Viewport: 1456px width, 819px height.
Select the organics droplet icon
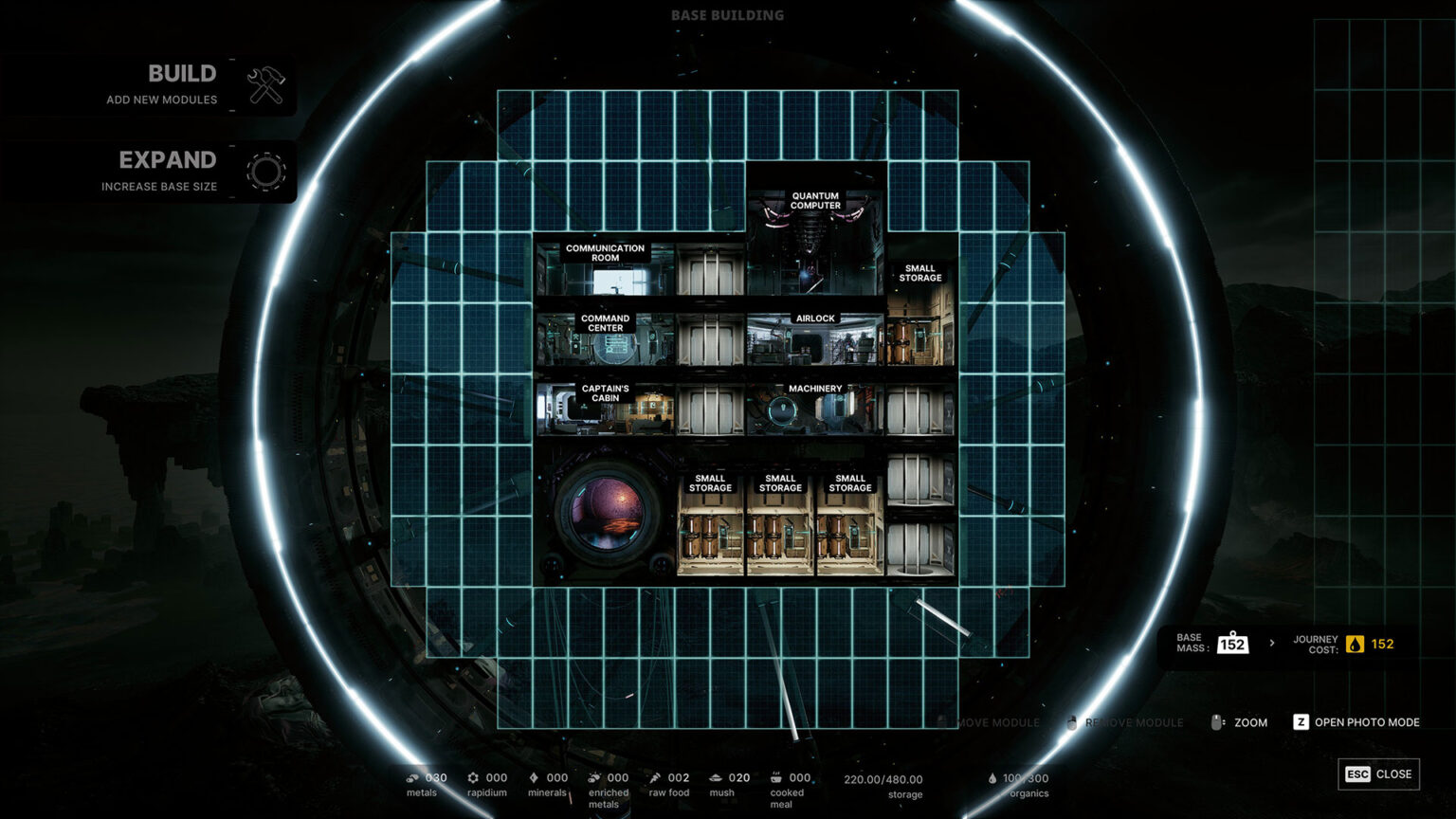991,776
